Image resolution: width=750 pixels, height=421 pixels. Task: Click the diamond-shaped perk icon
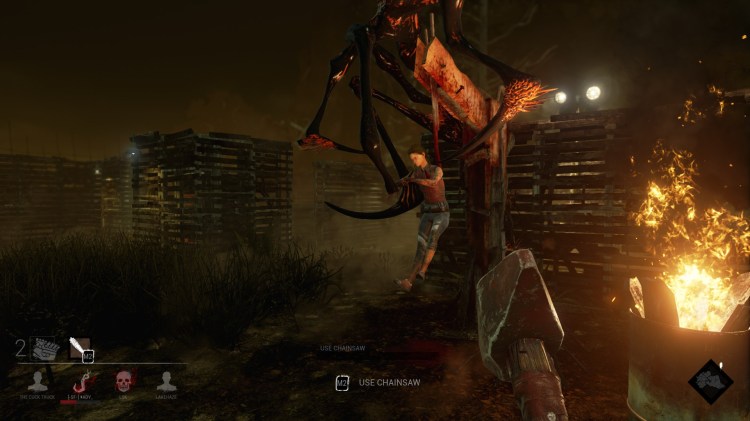point(710,381)
